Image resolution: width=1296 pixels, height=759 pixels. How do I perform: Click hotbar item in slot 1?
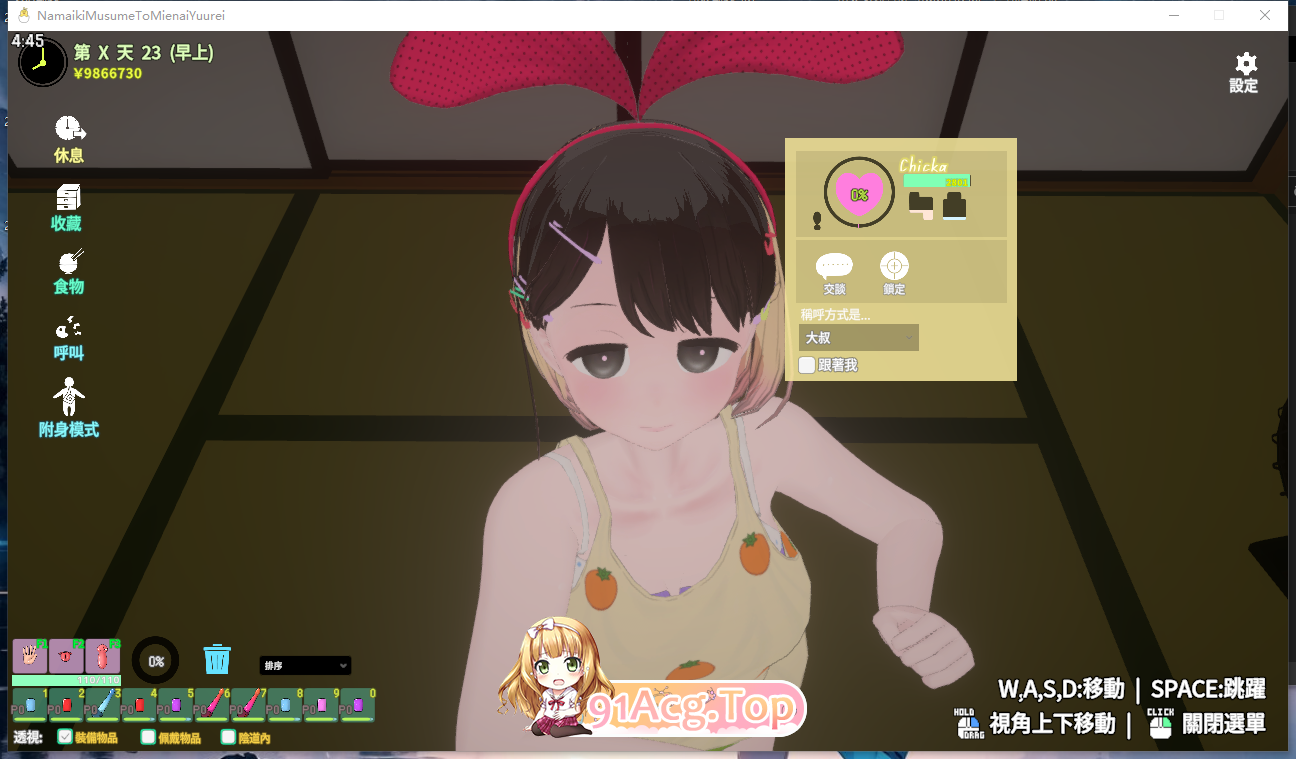pos(29,705)
